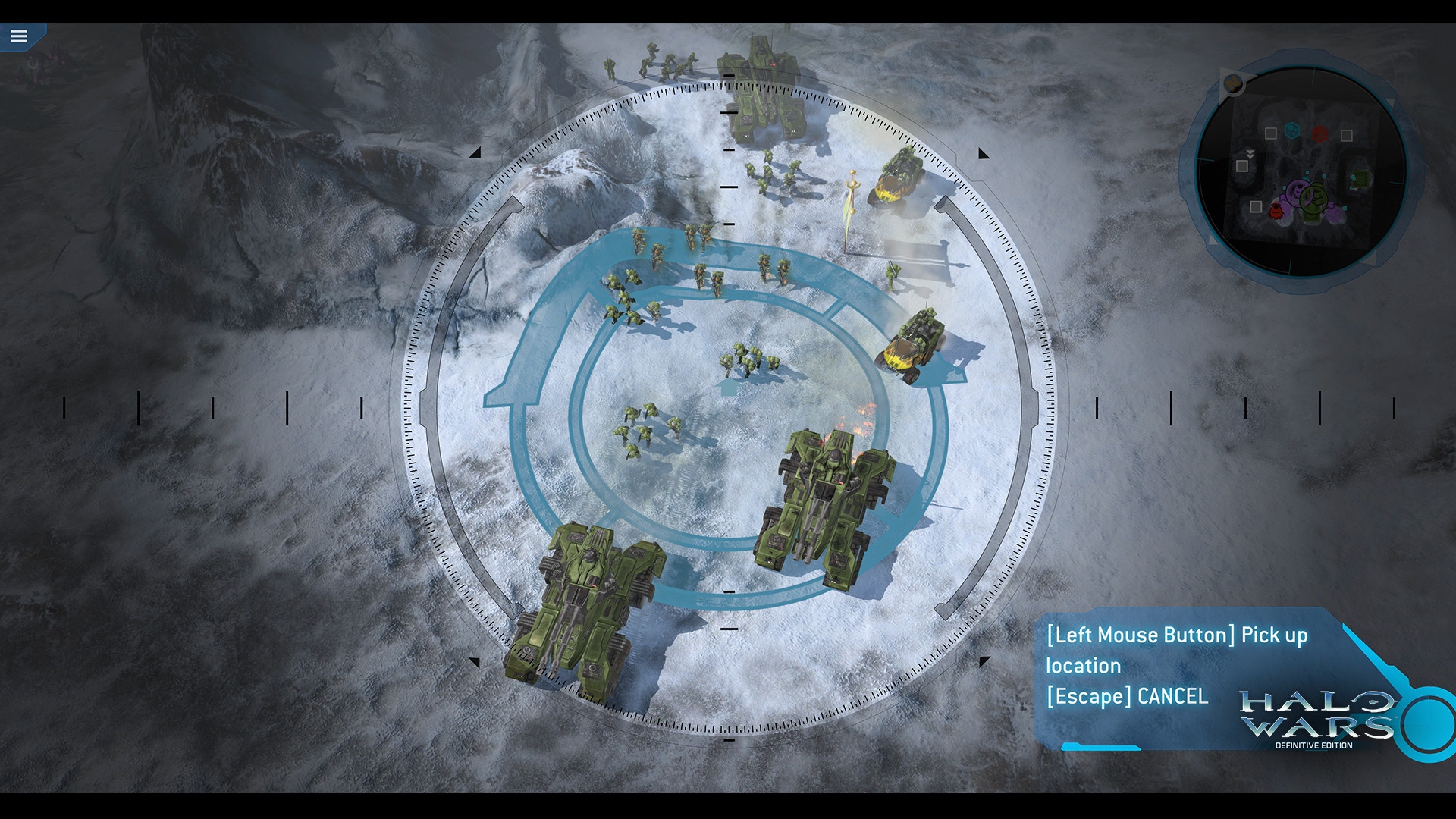The height and width of the screenshot is (819, 1456).
Task: Click the [Escape] CANCEL instruction text
Action: 1126,697
